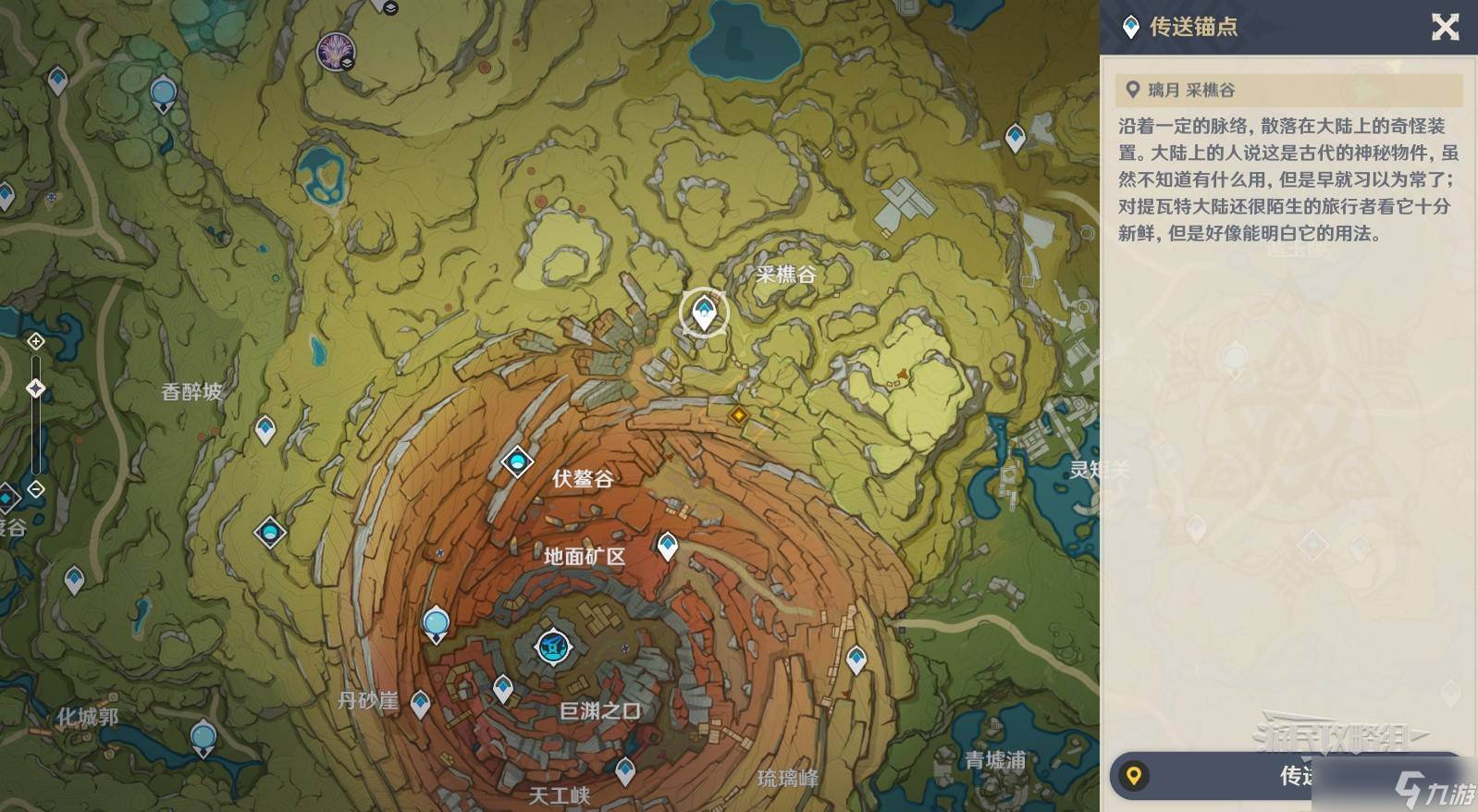The height and width of the screenshot is (812, 1478).
Task: Click the orange diamond quest marker
Action: [x=738, y=415]
